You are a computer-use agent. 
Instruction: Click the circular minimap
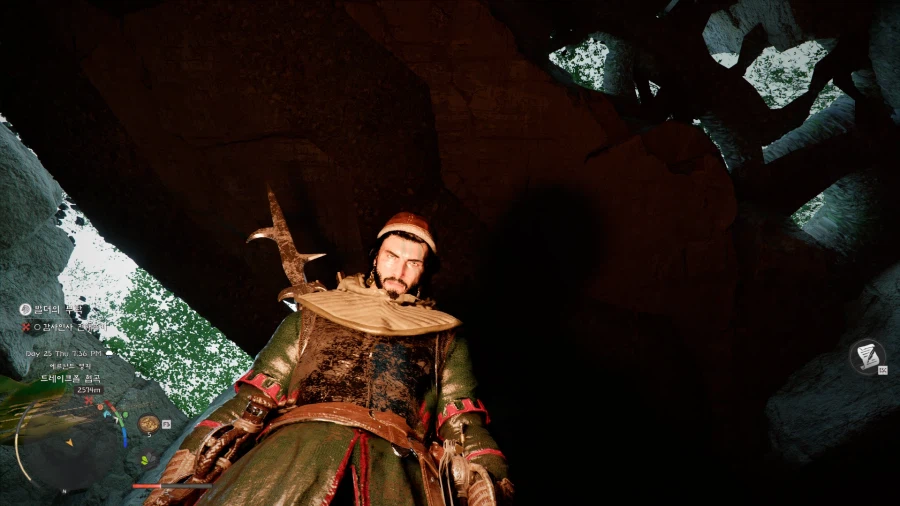67,442
